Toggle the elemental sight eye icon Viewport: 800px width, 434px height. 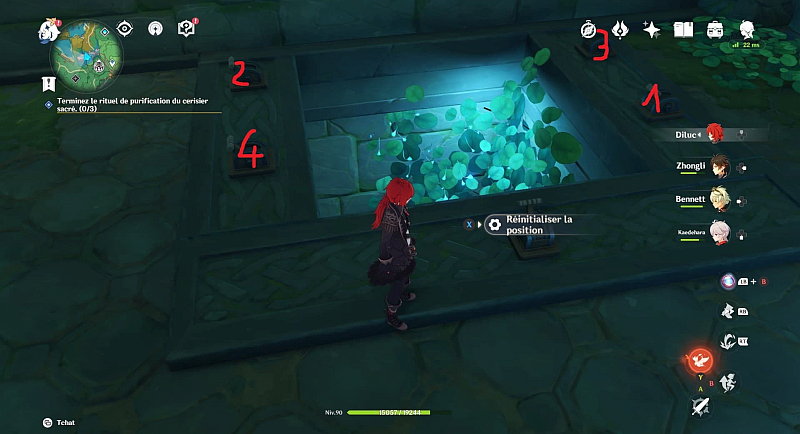coord(125,29)
